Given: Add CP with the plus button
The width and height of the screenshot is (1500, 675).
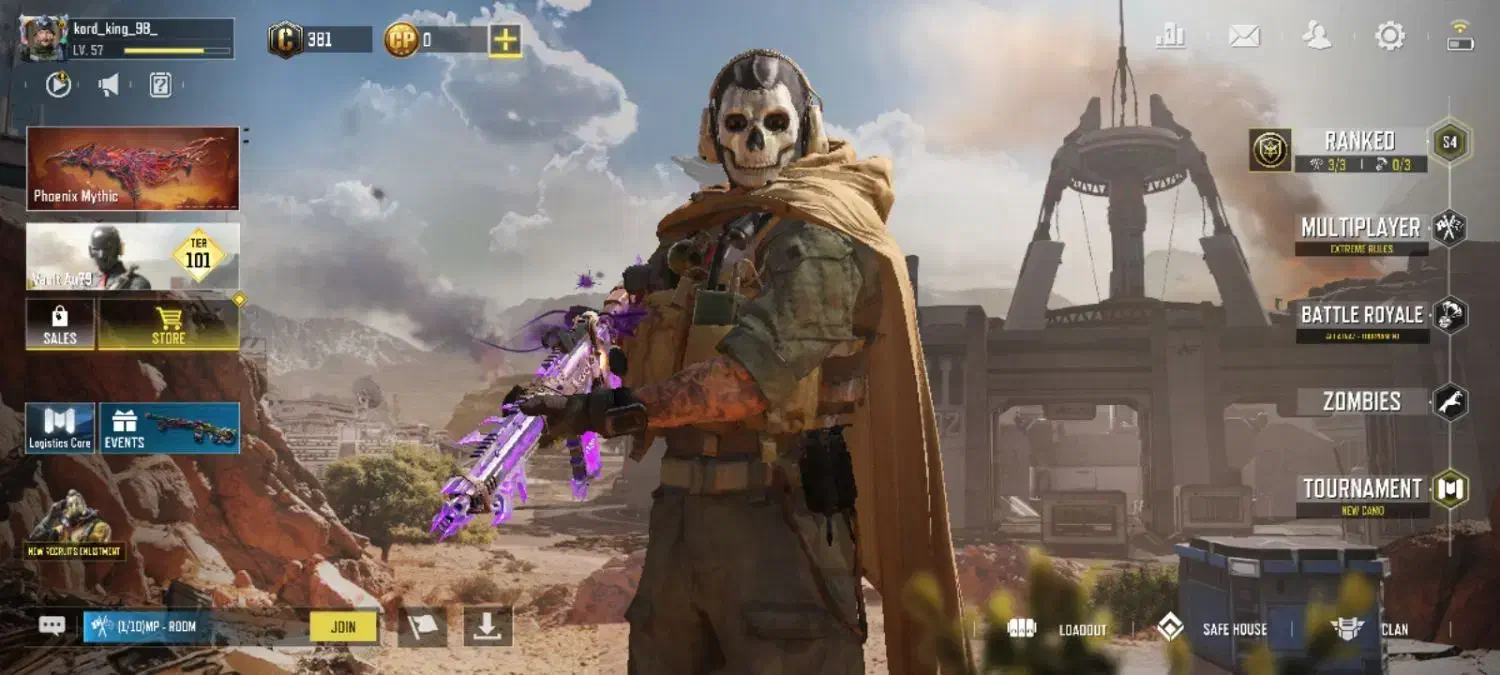Looking at the screenshot, I should point(505,40).
